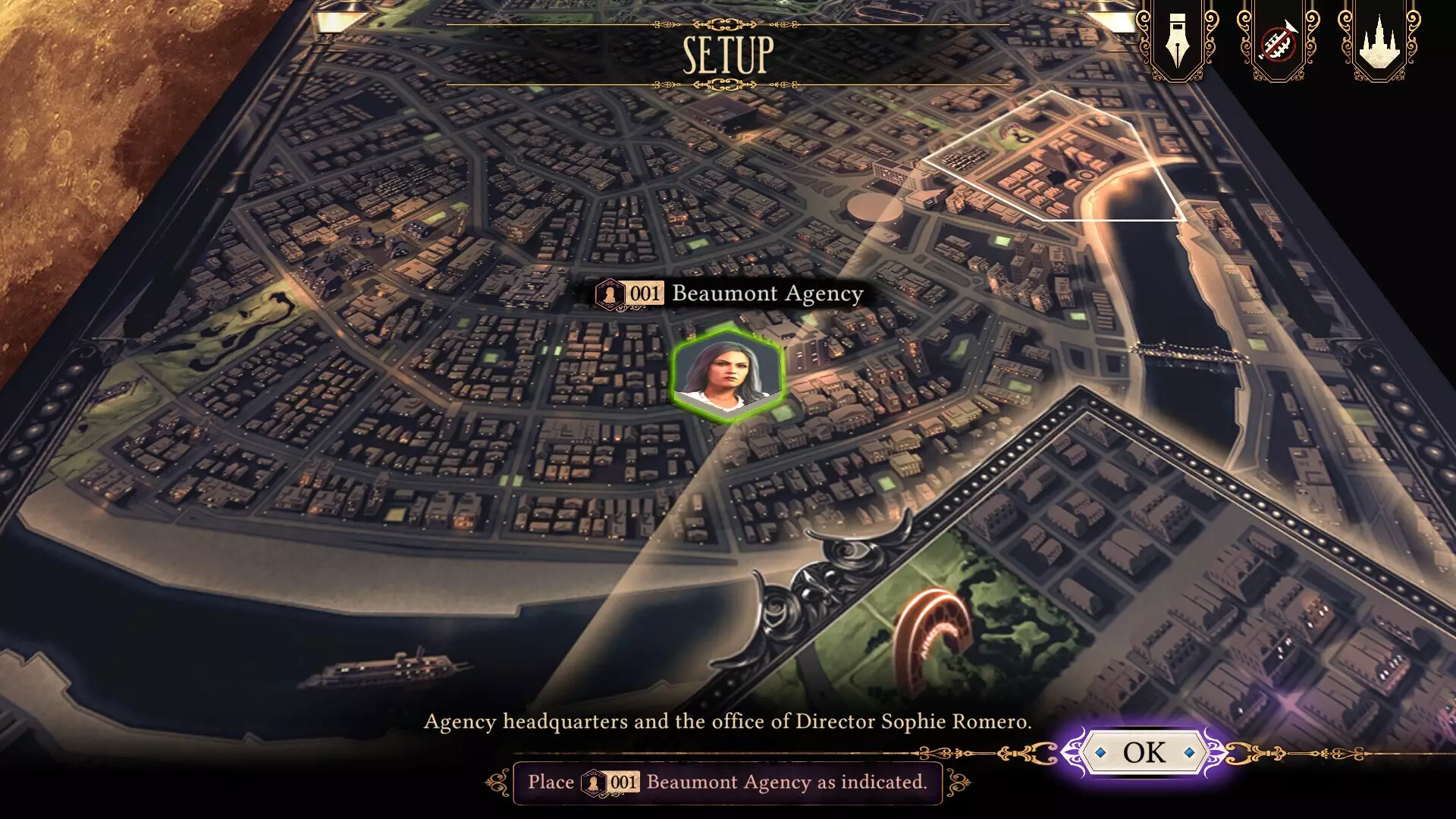Click the 001 Beaumont Agency location label
Image resolution: width=1456 pixels, height=819 pixels.
tap(730, 293)
